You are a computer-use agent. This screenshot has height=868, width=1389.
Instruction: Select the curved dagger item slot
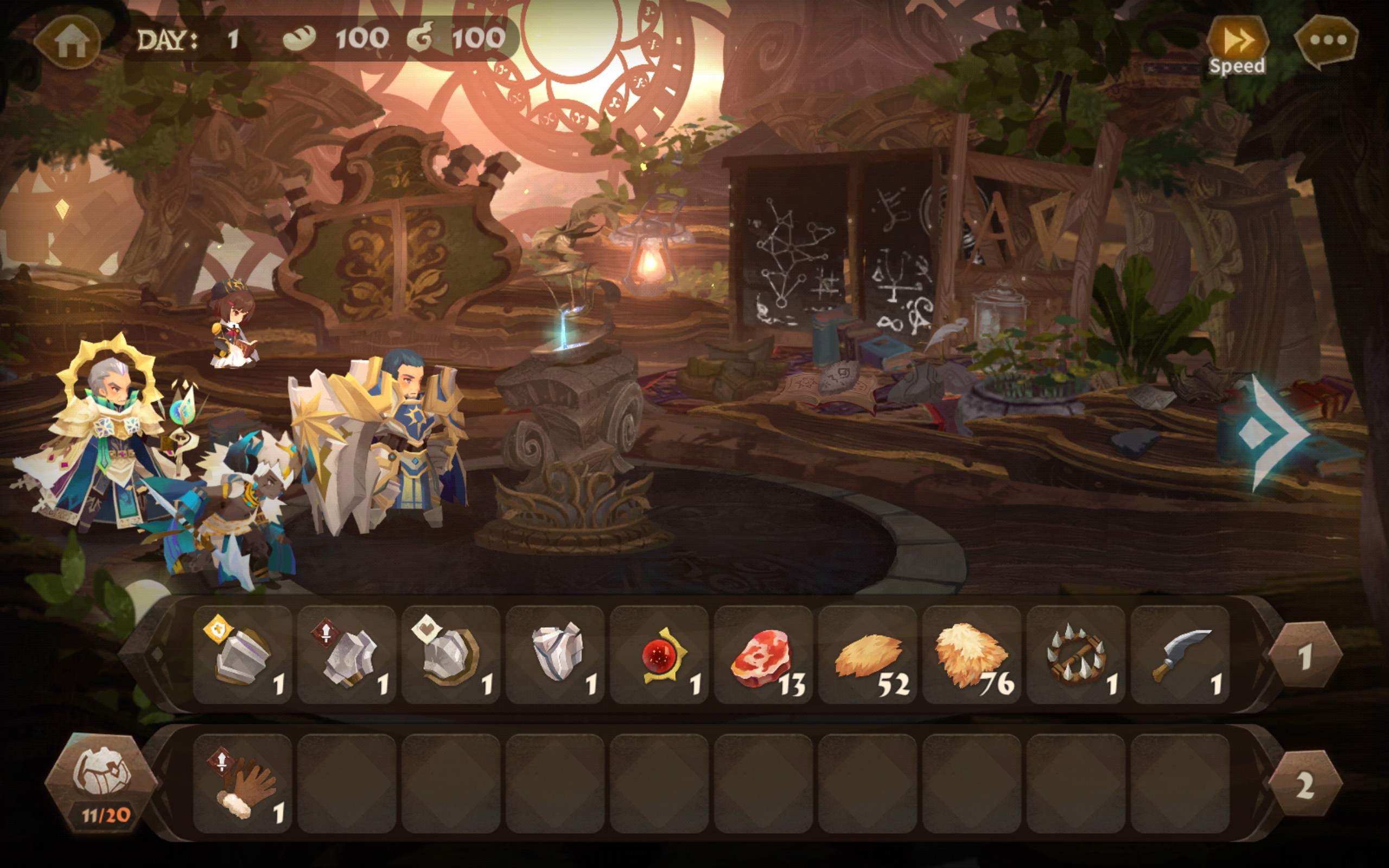[1180, 654]
